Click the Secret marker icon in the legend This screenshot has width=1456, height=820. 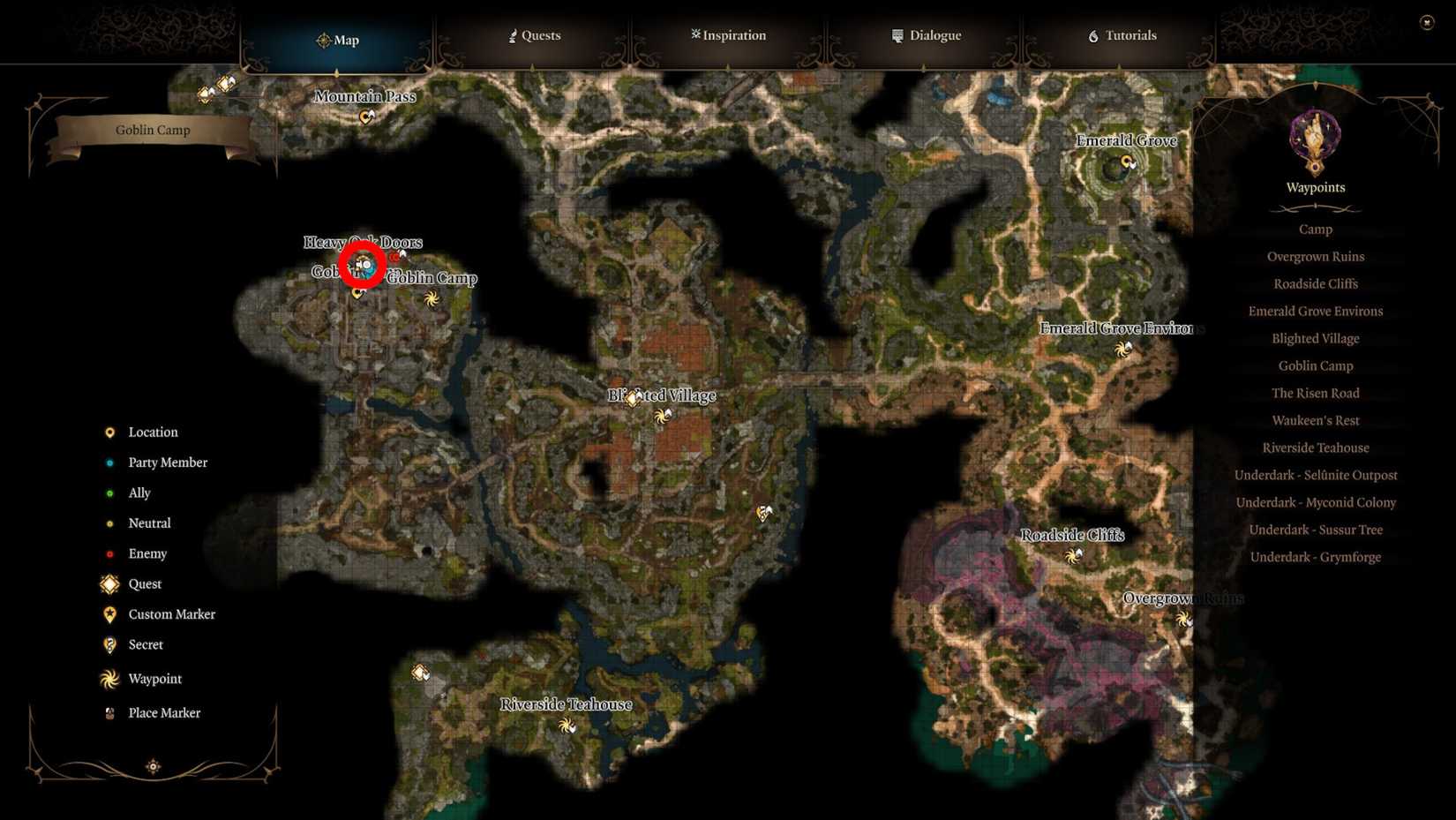(109, 644)
